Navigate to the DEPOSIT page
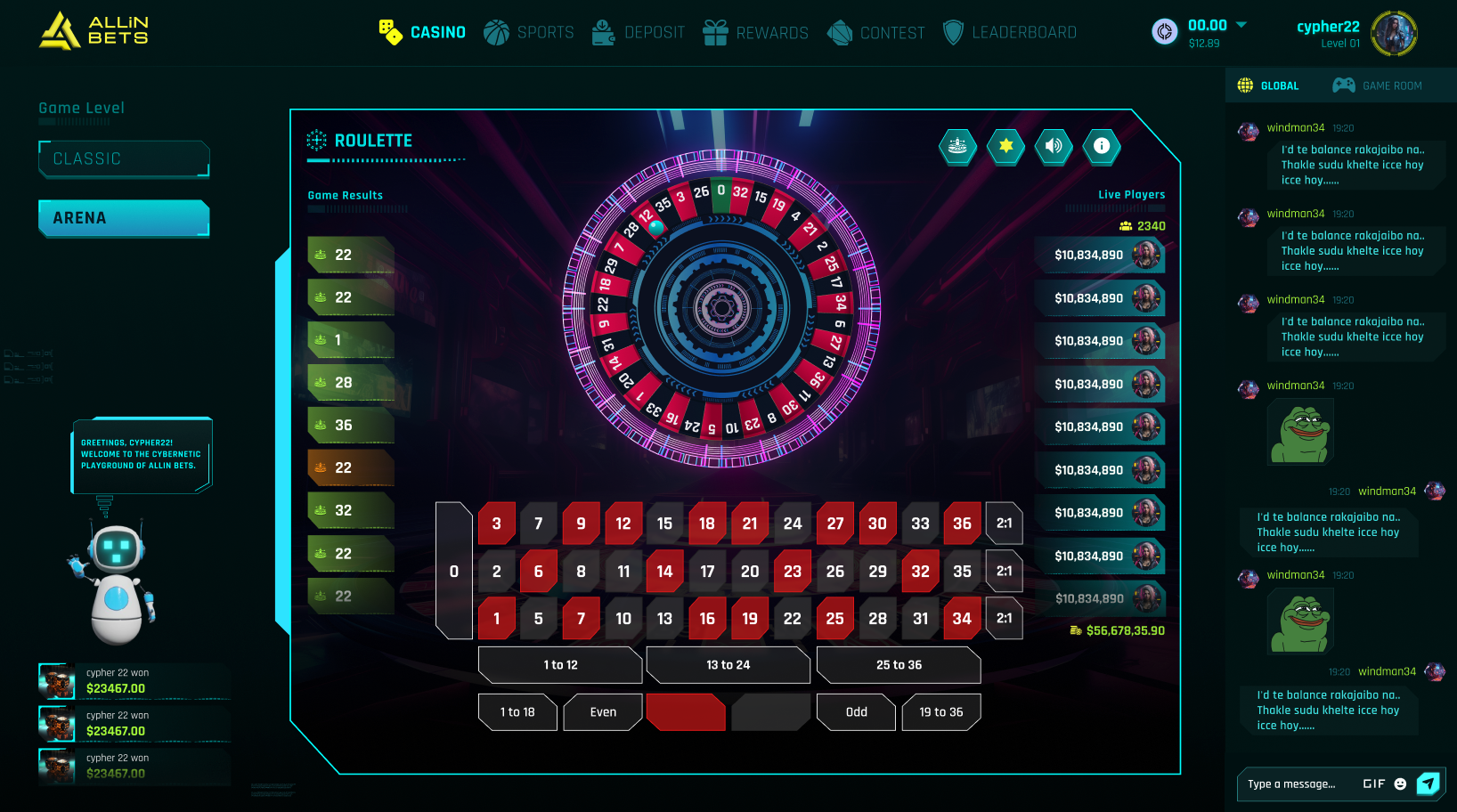The image size is (1457, 812). (639, 32)
